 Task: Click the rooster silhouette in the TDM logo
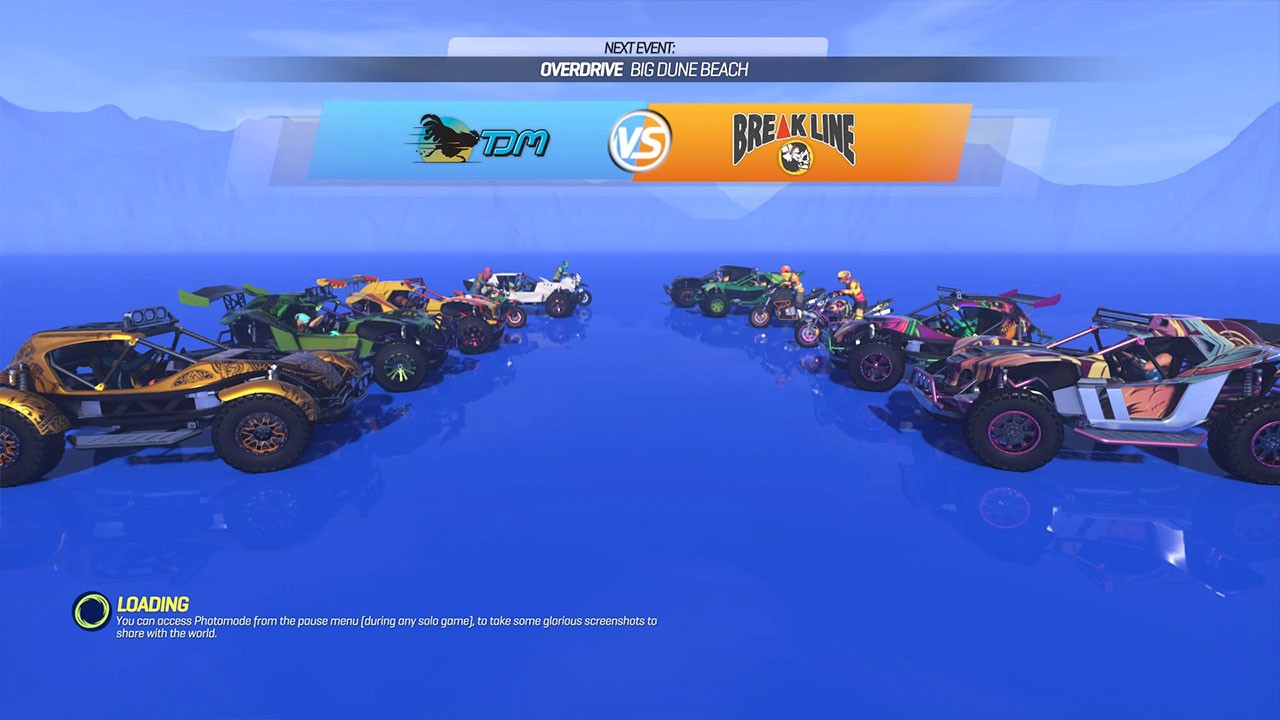click(447, 135)
